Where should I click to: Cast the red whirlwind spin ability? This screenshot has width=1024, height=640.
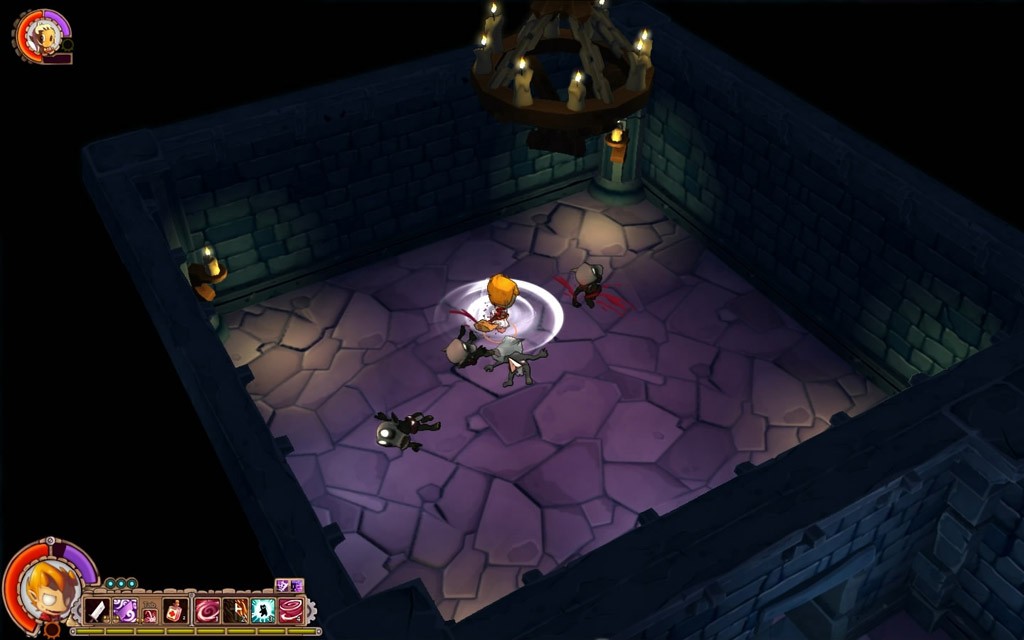pyautogui.click(x=291, y=610)
